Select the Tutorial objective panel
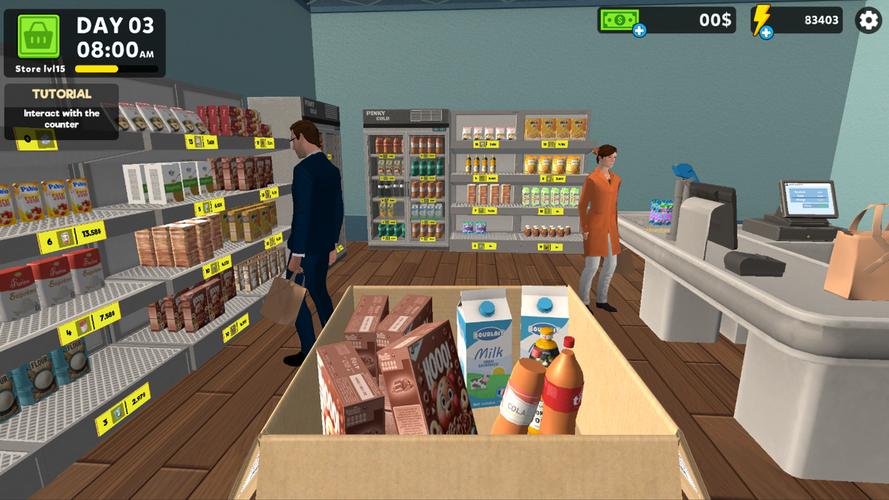Screen dimensions: 889x500 click(62, 110)
